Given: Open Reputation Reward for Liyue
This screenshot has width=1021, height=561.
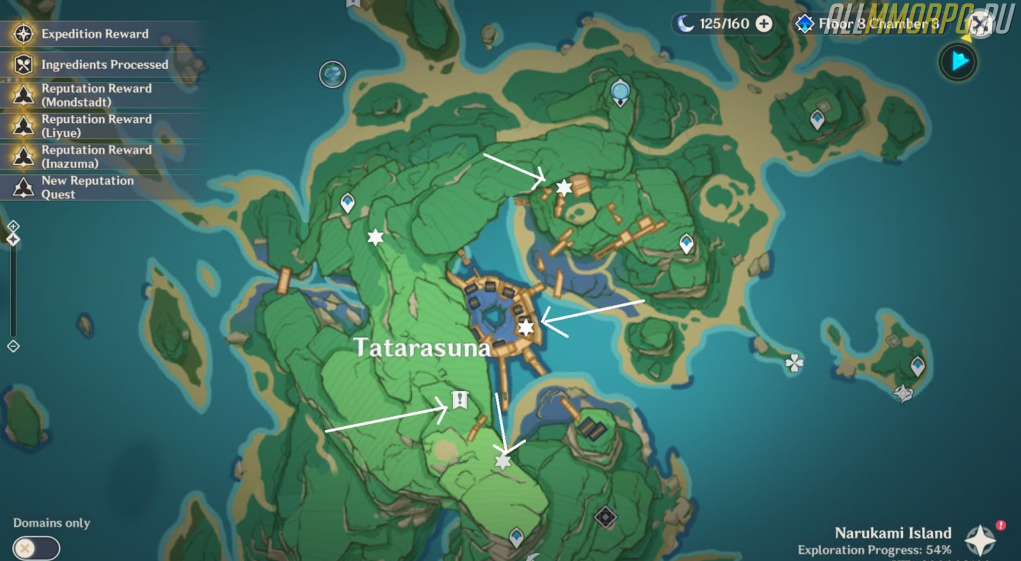Looking at the screenshot, I should tap(96, 126).
